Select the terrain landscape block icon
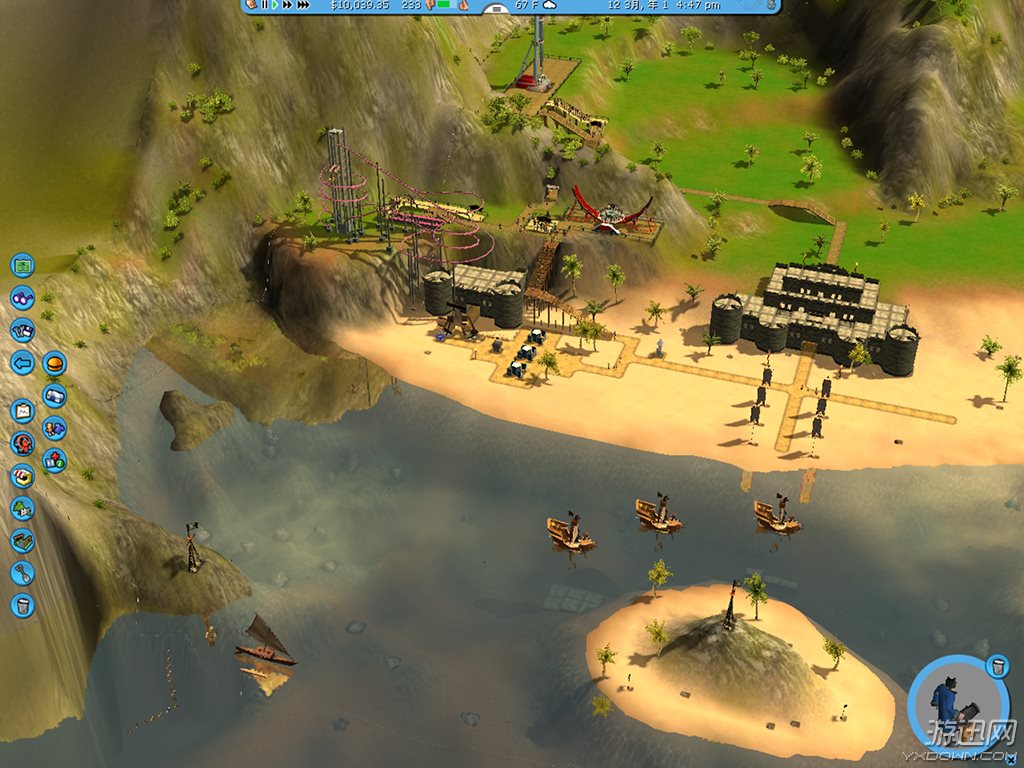Image resolution: width=1024 pixels, height=768 pixels. (22, 540)
